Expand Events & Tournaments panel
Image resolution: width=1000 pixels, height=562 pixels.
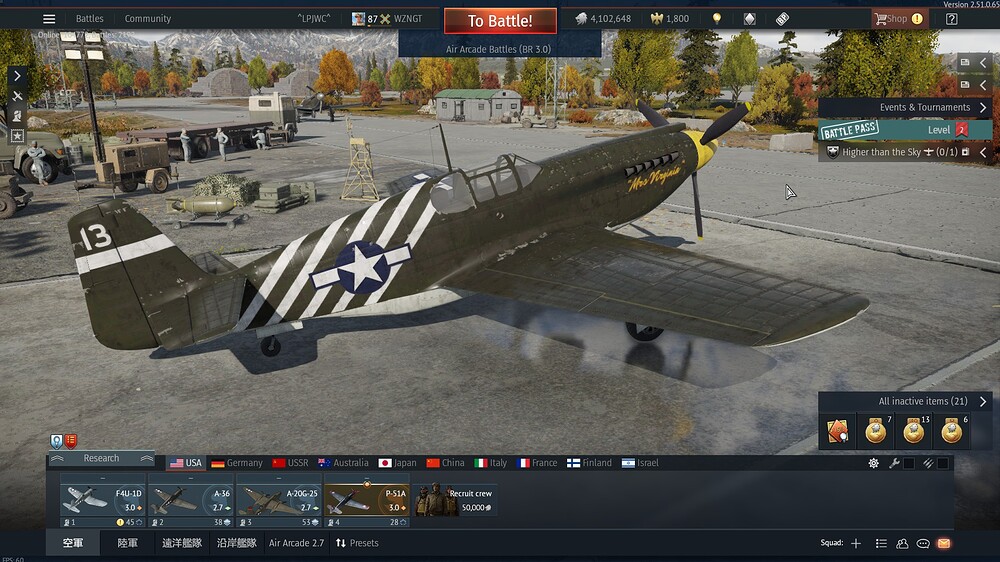click(983, 107)
